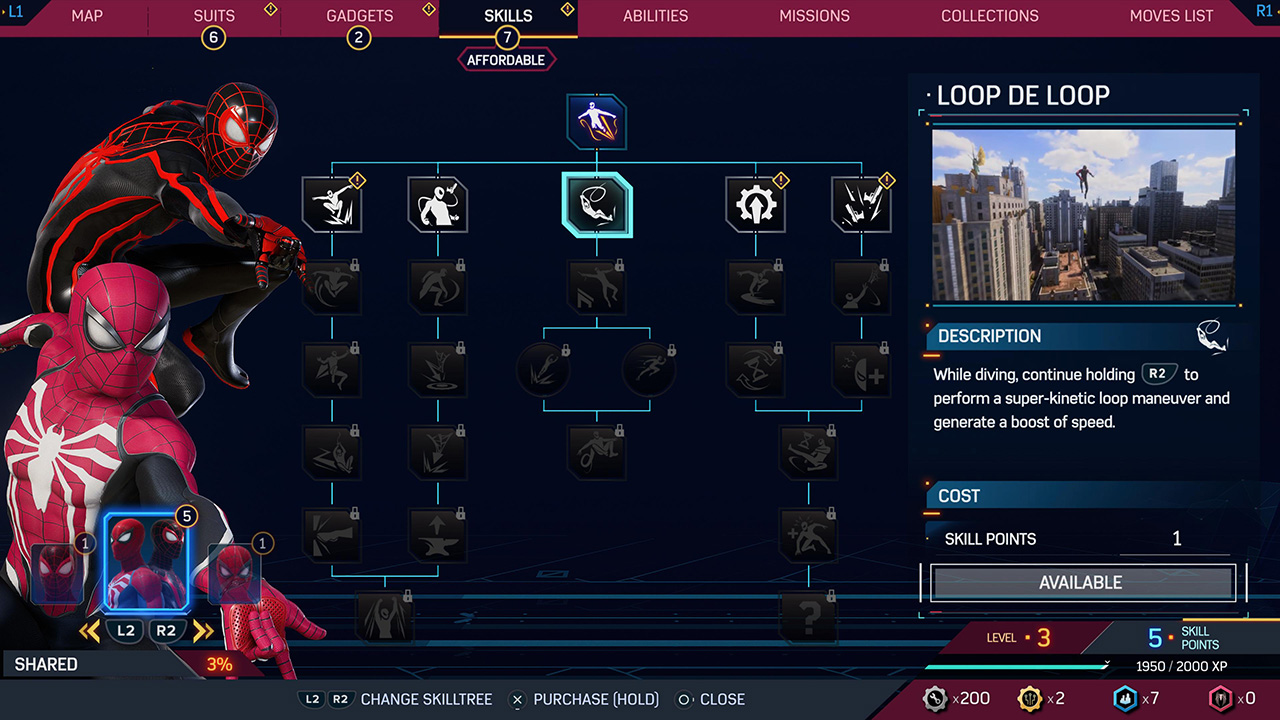Click the root skill node atop the tree
Screen dimensions: 1280x720
tap(596, 119)
